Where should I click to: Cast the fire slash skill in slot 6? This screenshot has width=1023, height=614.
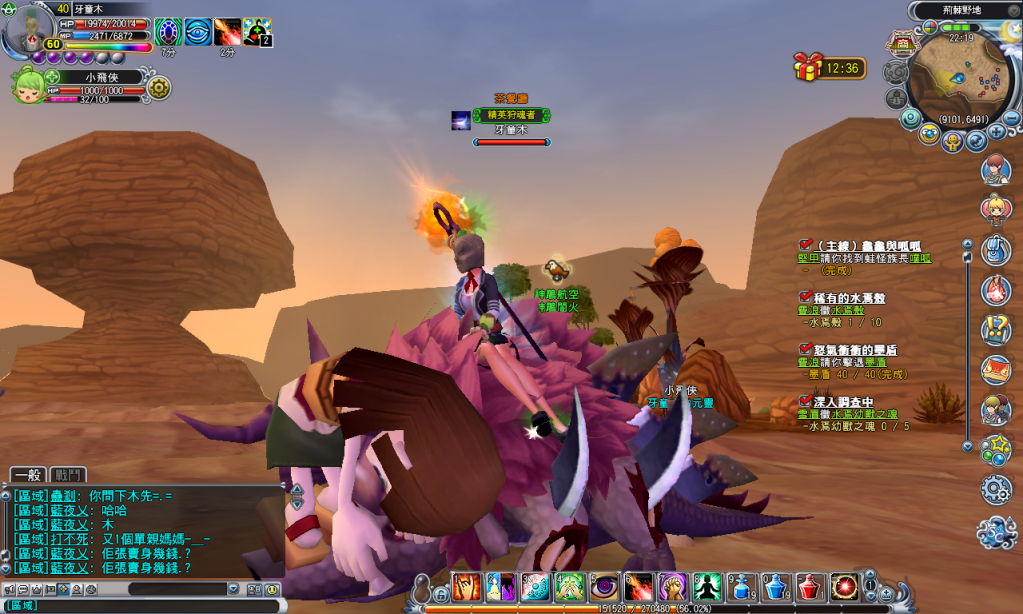639,586
